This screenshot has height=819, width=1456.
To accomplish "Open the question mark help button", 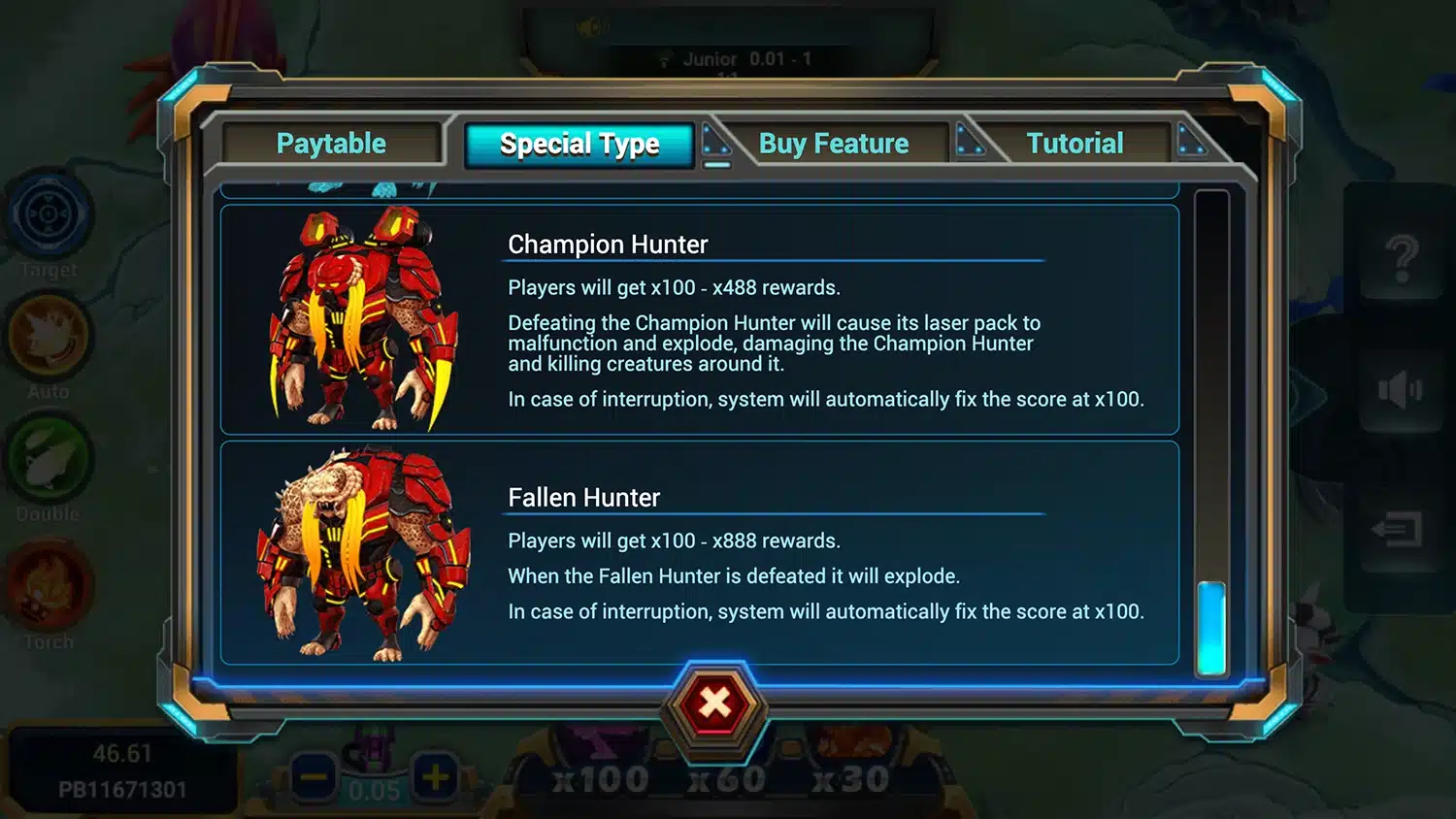I will click(x=1401, y=257).
